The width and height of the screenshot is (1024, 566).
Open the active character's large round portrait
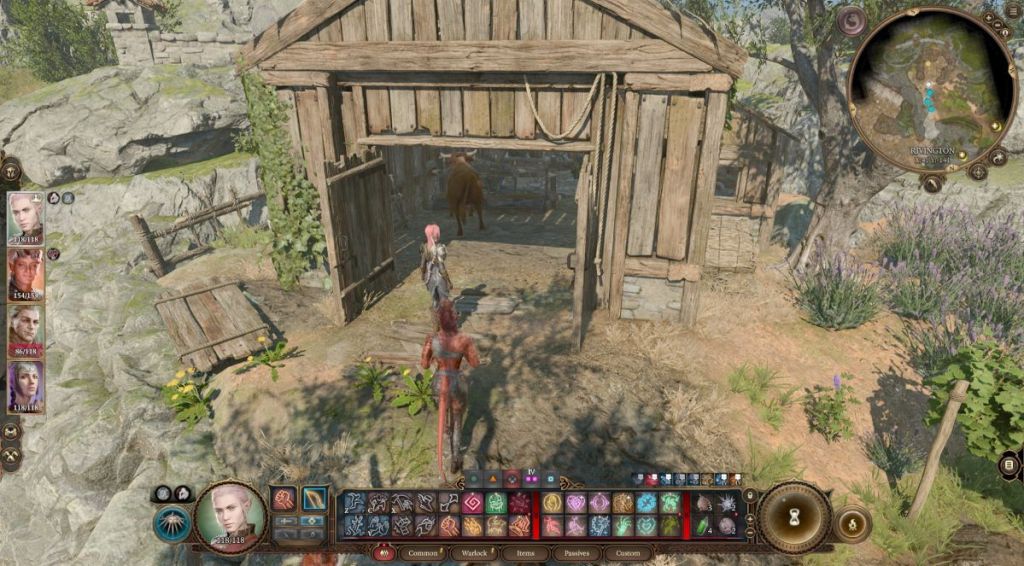pyautogui.click(x=229, y=514)
